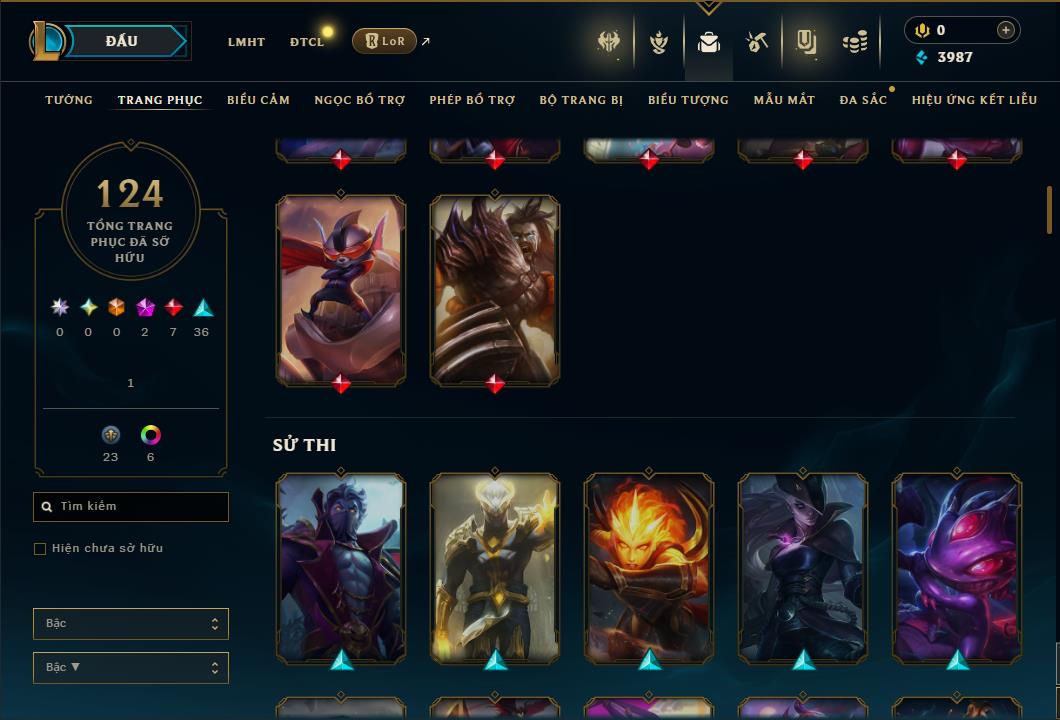The image size is (1060, 720).
Task: Open the ĐTCL game mode section
Action: (x=307, y=42)
